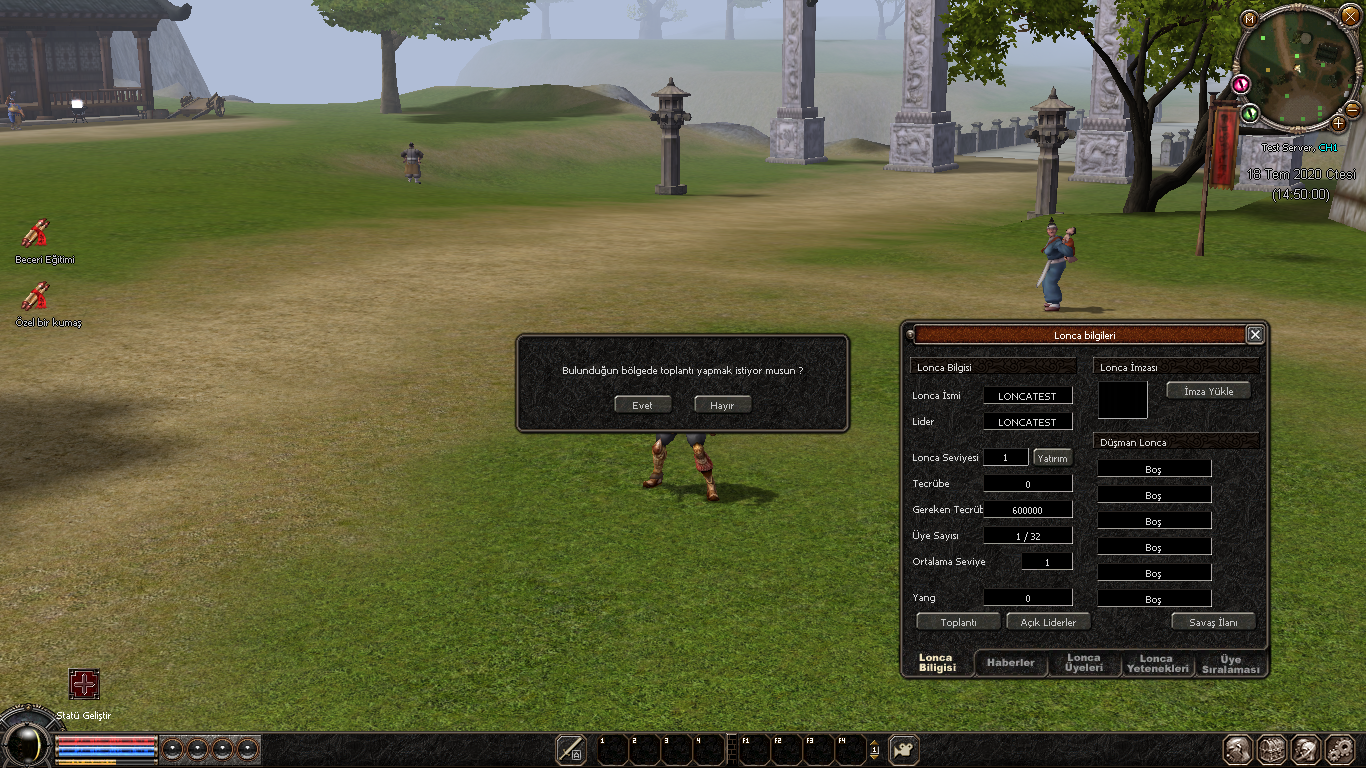Select the Üye Sıralaması tab
The image size is (1366, 768).
coord(1231,664)
